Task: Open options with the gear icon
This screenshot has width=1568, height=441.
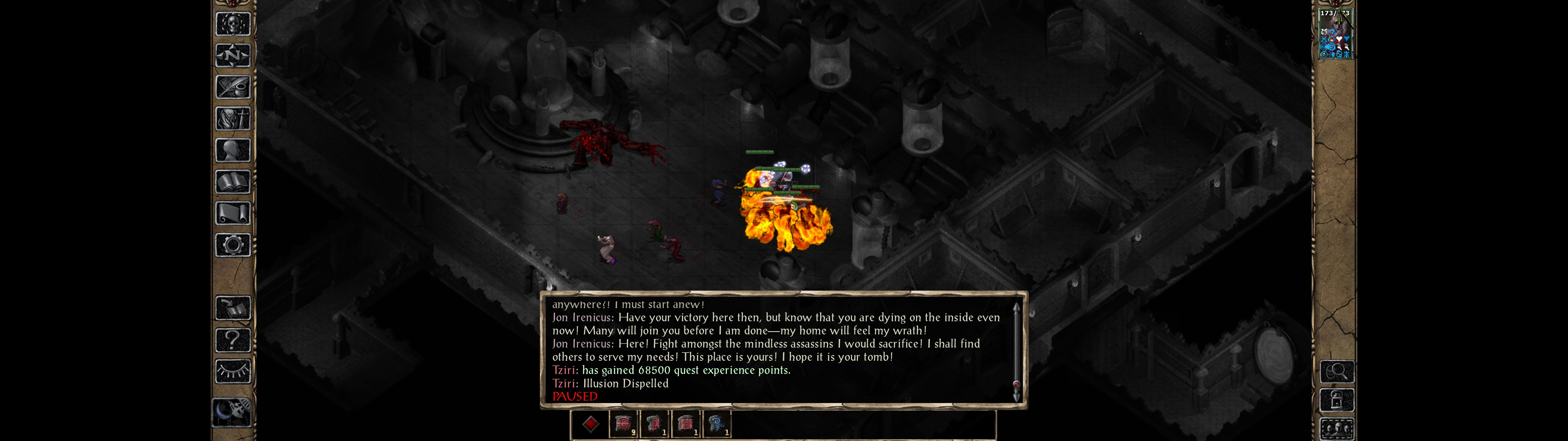Action: tap(232, 246)
